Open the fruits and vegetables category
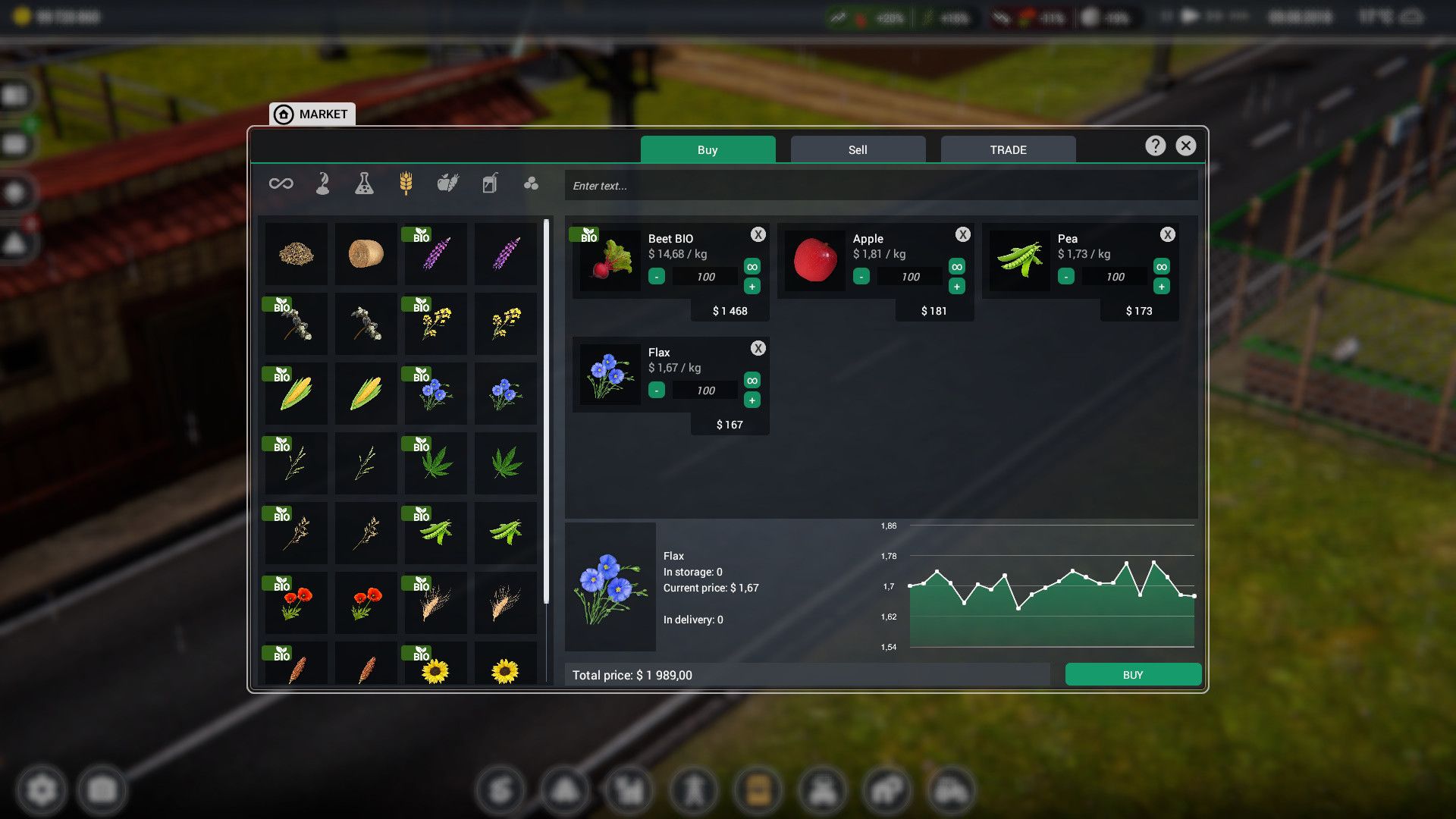 tap(447, 183)
